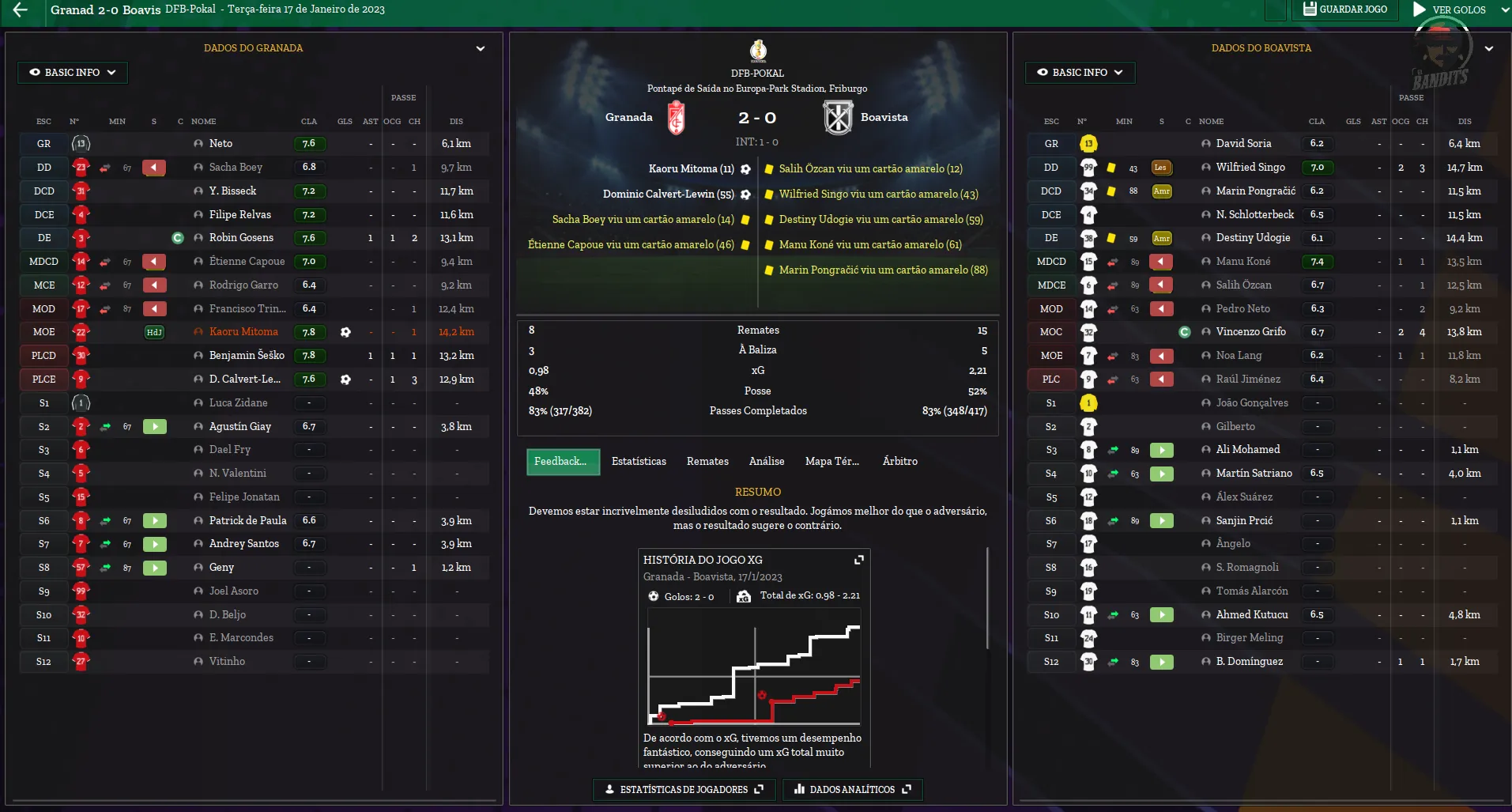Select player Kaoru Mitoma in Granada list
This screenshot has height=812, width=1512.
243,332
